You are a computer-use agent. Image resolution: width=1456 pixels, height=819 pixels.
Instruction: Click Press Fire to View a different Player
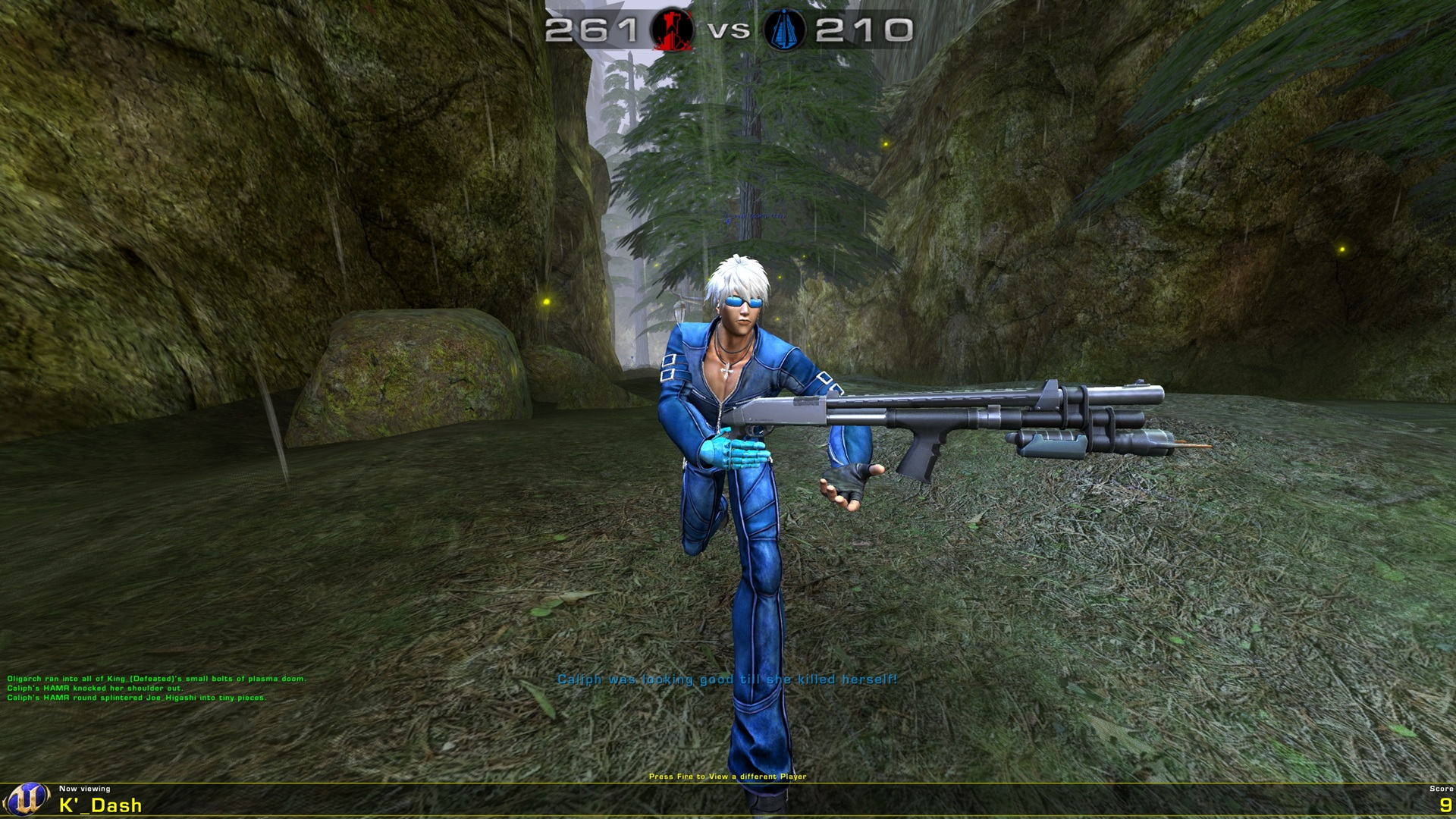coord(728,777)
